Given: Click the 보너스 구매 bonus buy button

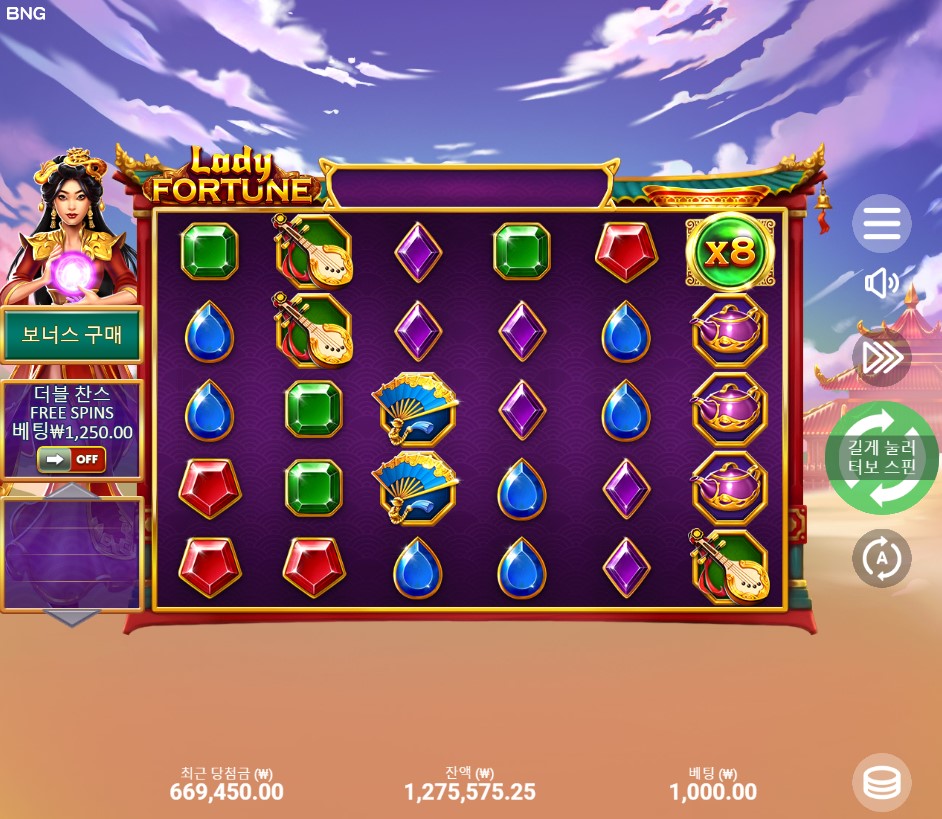Looking at the screenshot, I should 72,335.
